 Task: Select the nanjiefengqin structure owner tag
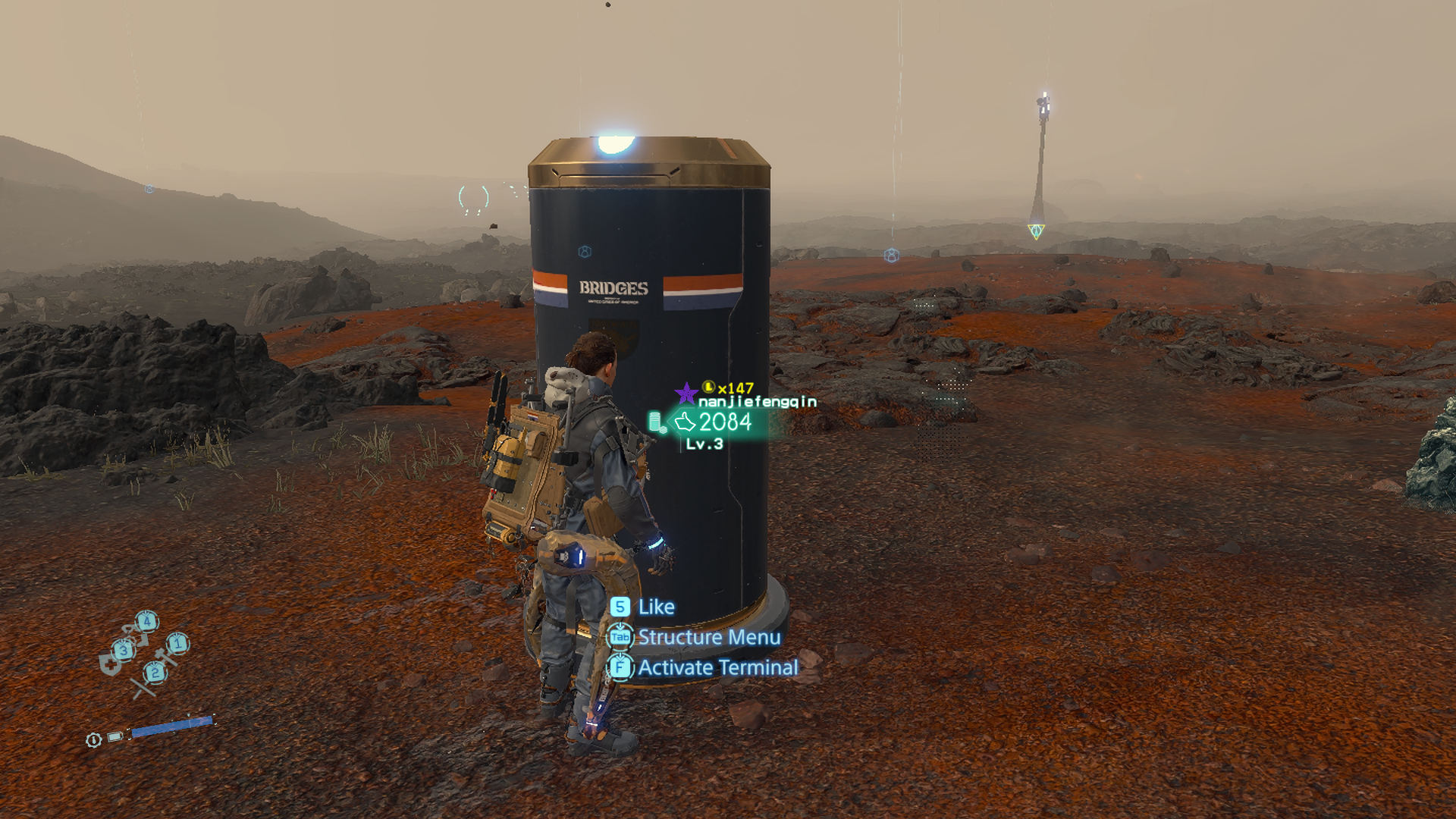pos(757,402)
